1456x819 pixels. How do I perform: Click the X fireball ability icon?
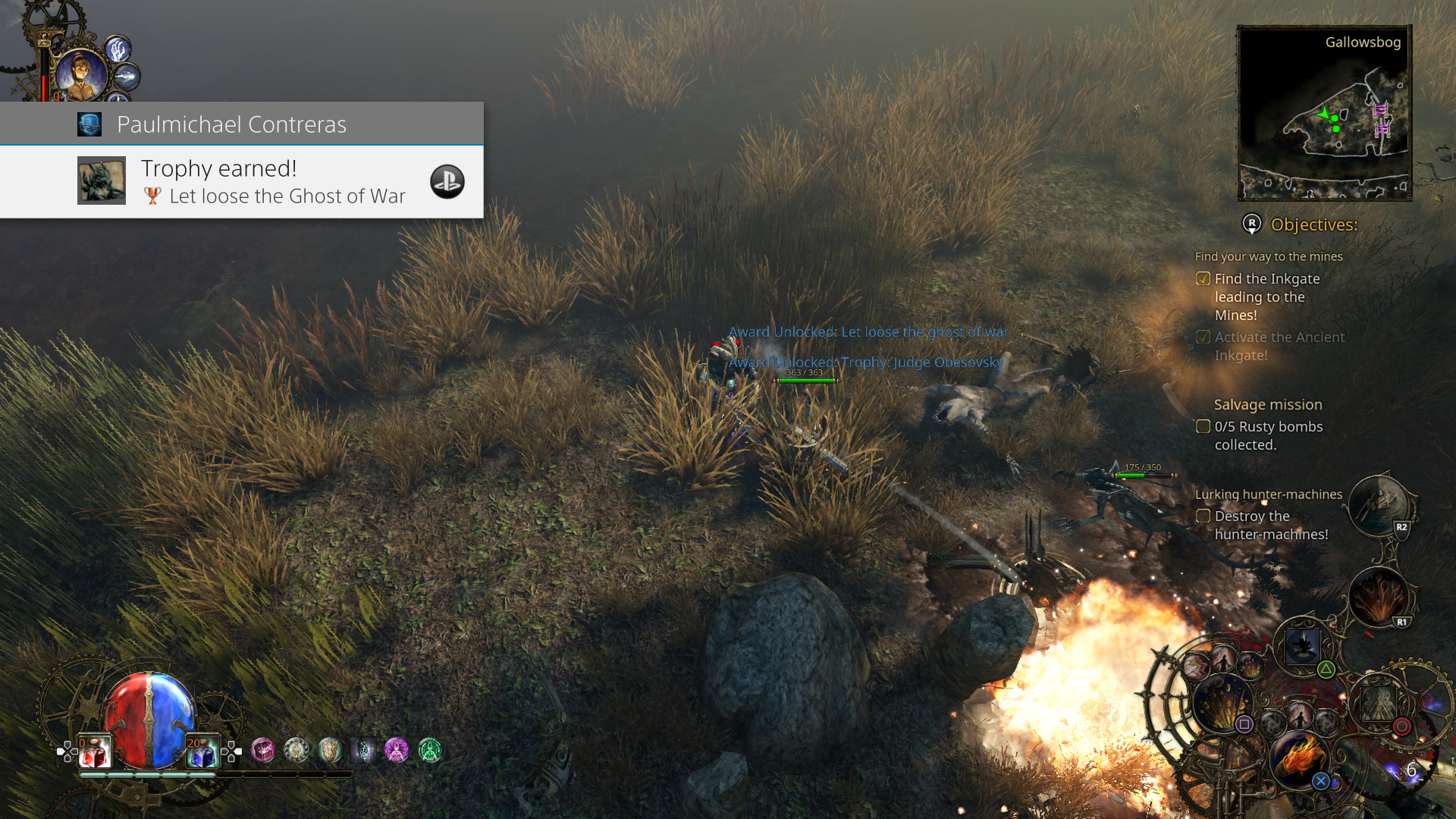click(1301, 758)
